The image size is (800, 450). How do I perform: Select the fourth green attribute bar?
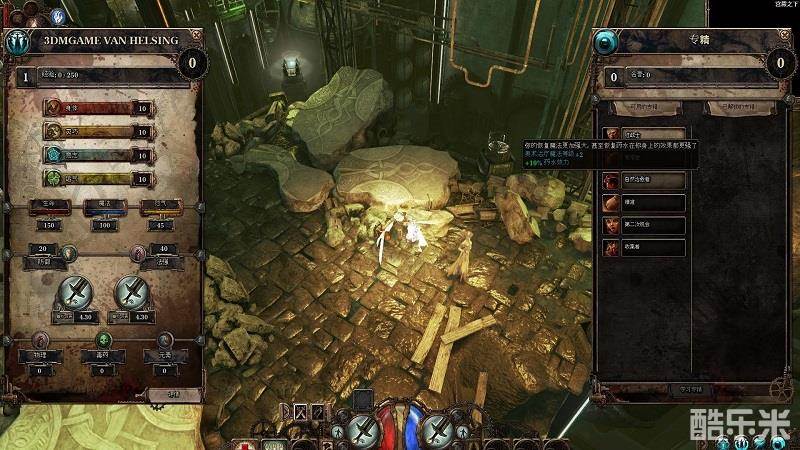[x=98, y=178]
